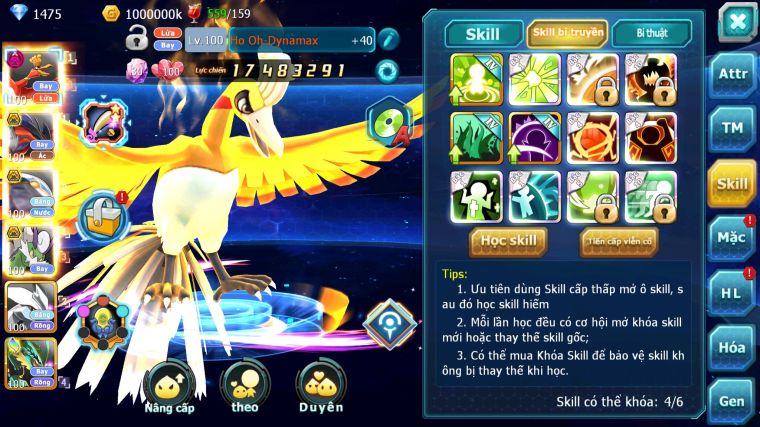Viewport: 760px width, 427px height.
Task: Edit the Ho Oh Dynamax name
Action: point(388,41)
